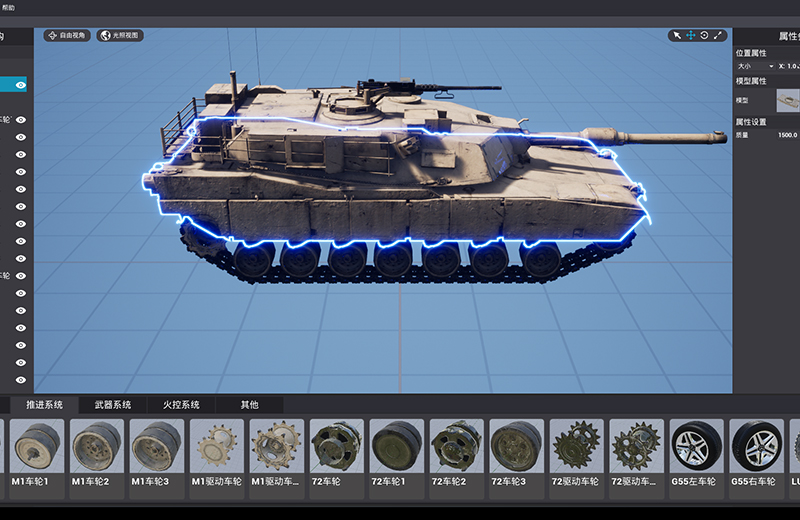Go to the 火控系统 fire control tab
800x520 pixels.
[x=181, y=405]
